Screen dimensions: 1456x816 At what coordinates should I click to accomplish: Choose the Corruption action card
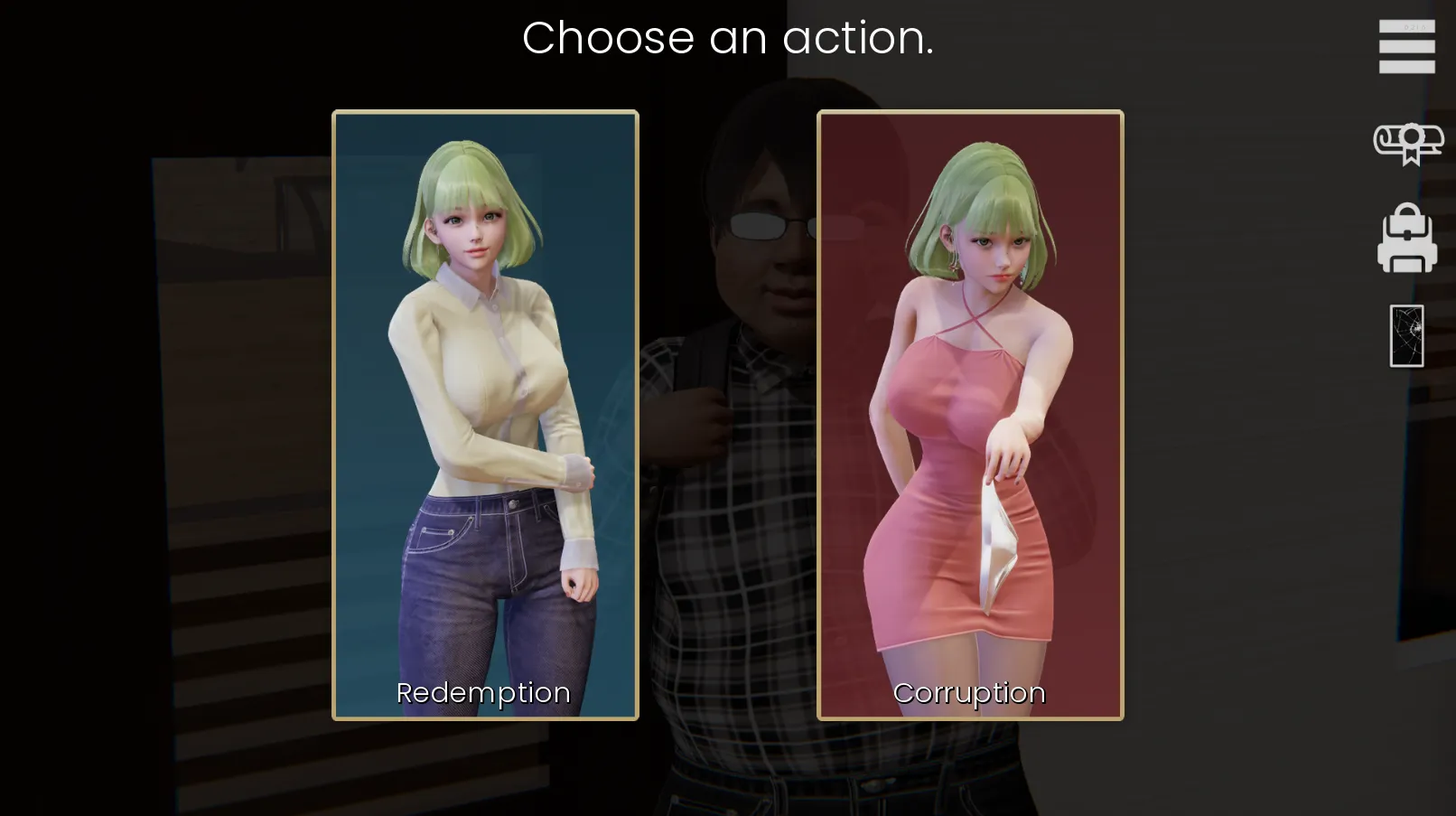pos(970,415)
